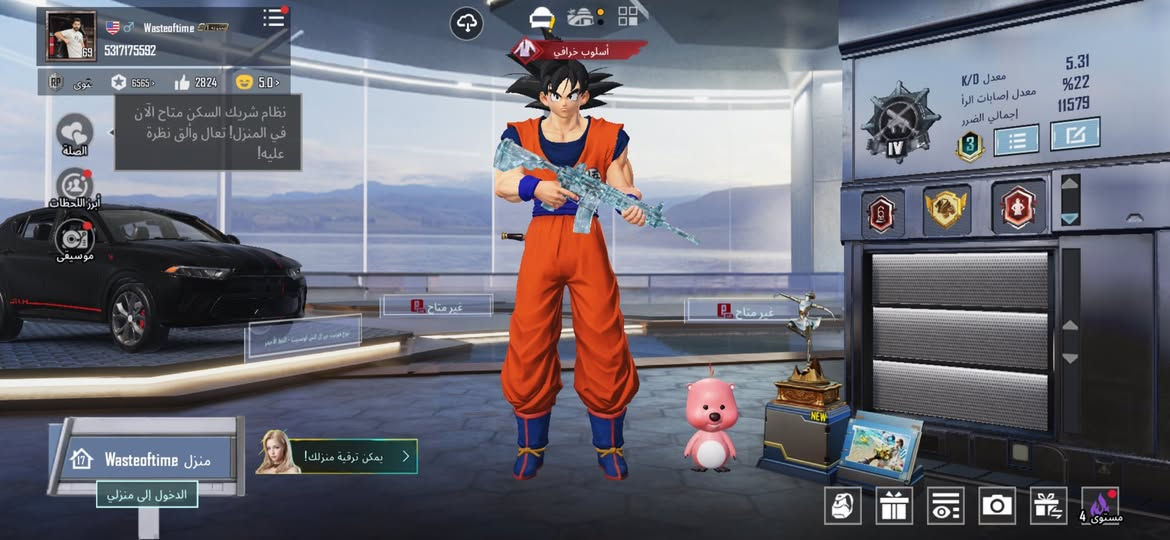Open the gift box icon
The image size is (1170, 540).
coord(894,505)
